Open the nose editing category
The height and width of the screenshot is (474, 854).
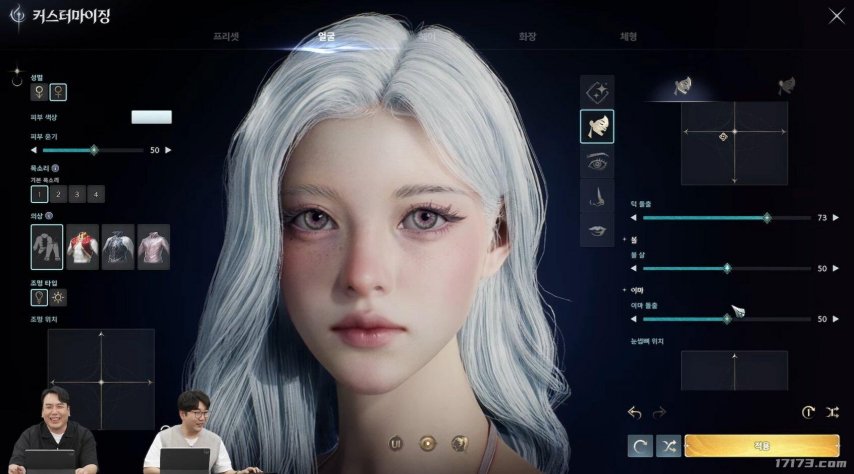point(597,194)
